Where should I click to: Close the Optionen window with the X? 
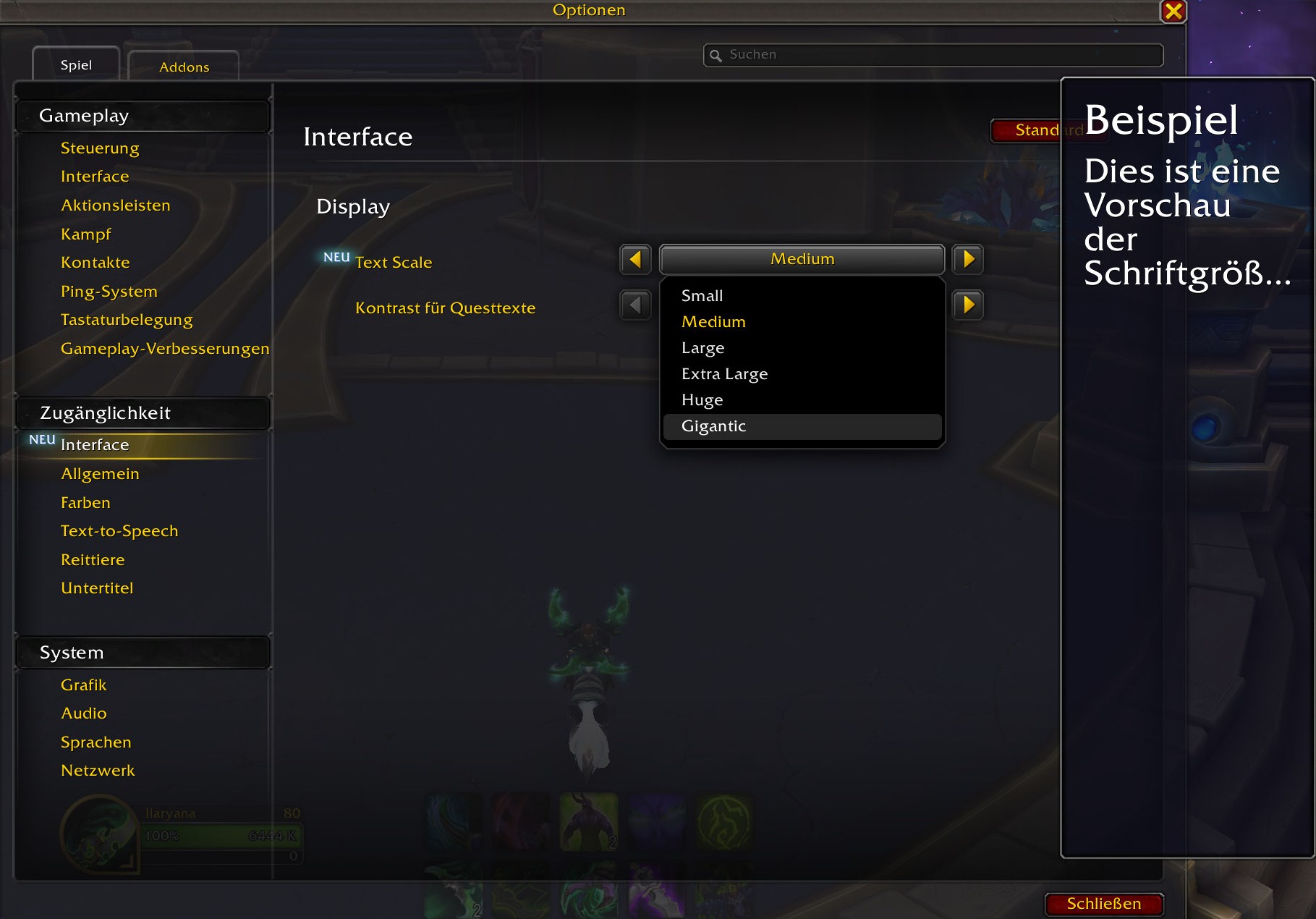1173,12
